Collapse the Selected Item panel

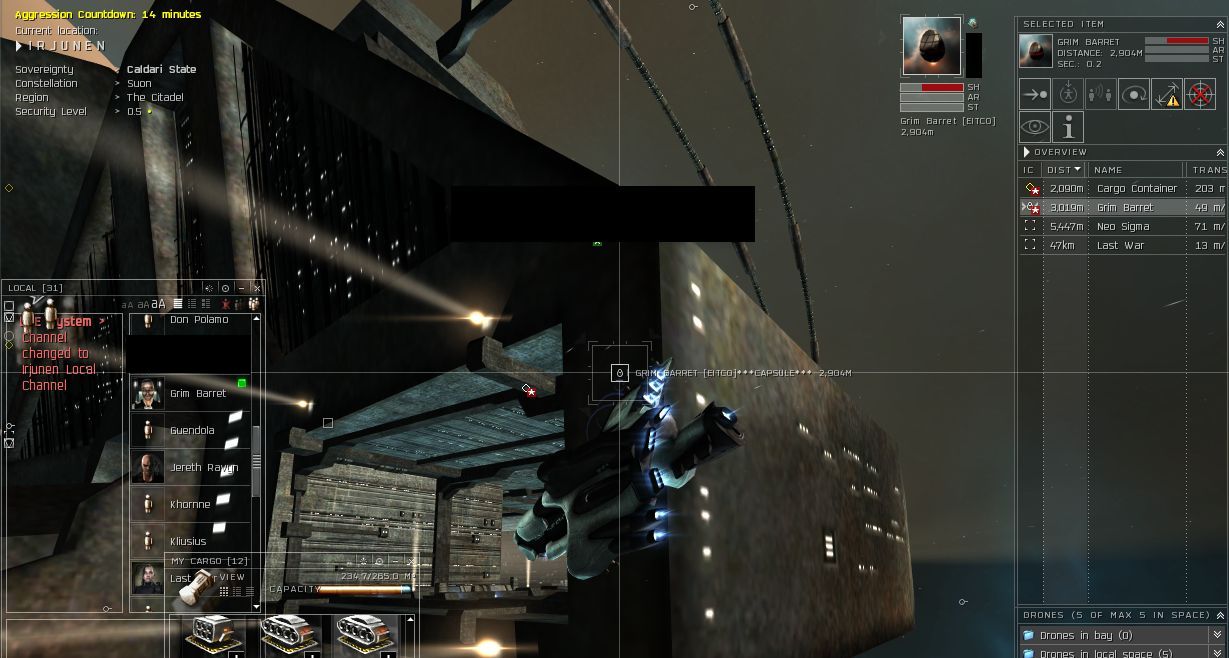(x=1219, y=24)
